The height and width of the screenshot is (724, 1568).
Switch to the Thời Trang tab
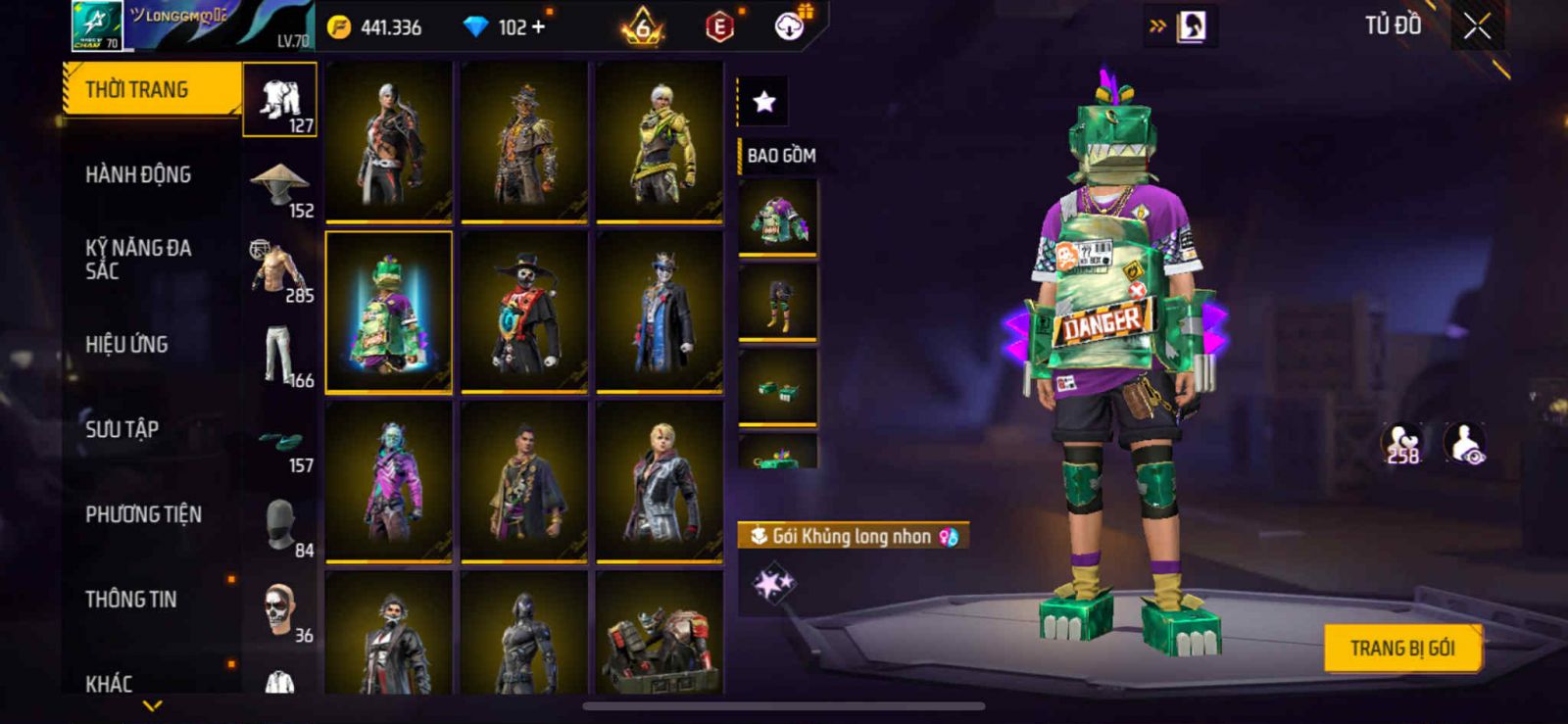[x=152, y=89]
